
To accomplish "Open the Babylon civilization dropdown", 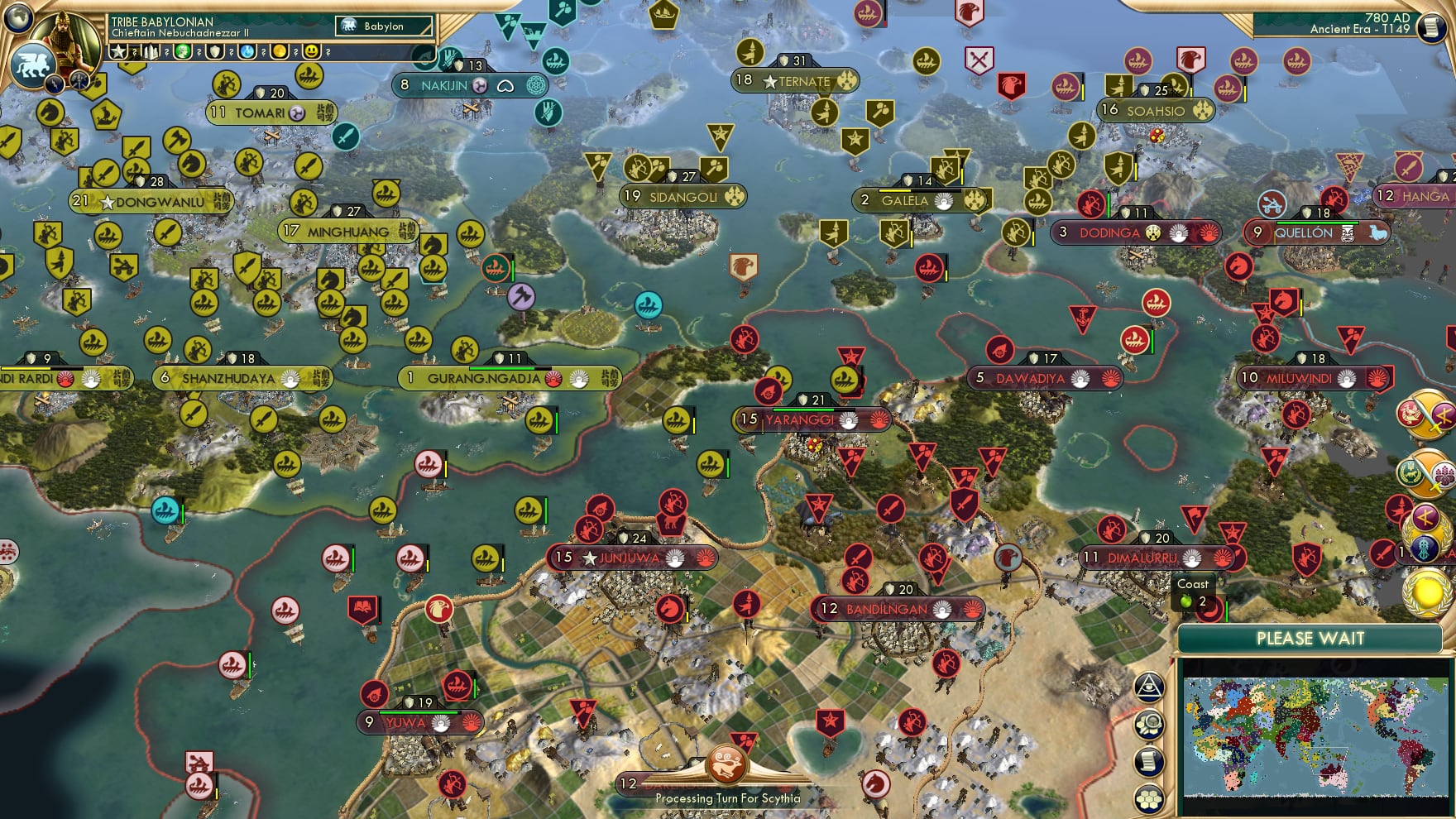I will click(384, 26).
